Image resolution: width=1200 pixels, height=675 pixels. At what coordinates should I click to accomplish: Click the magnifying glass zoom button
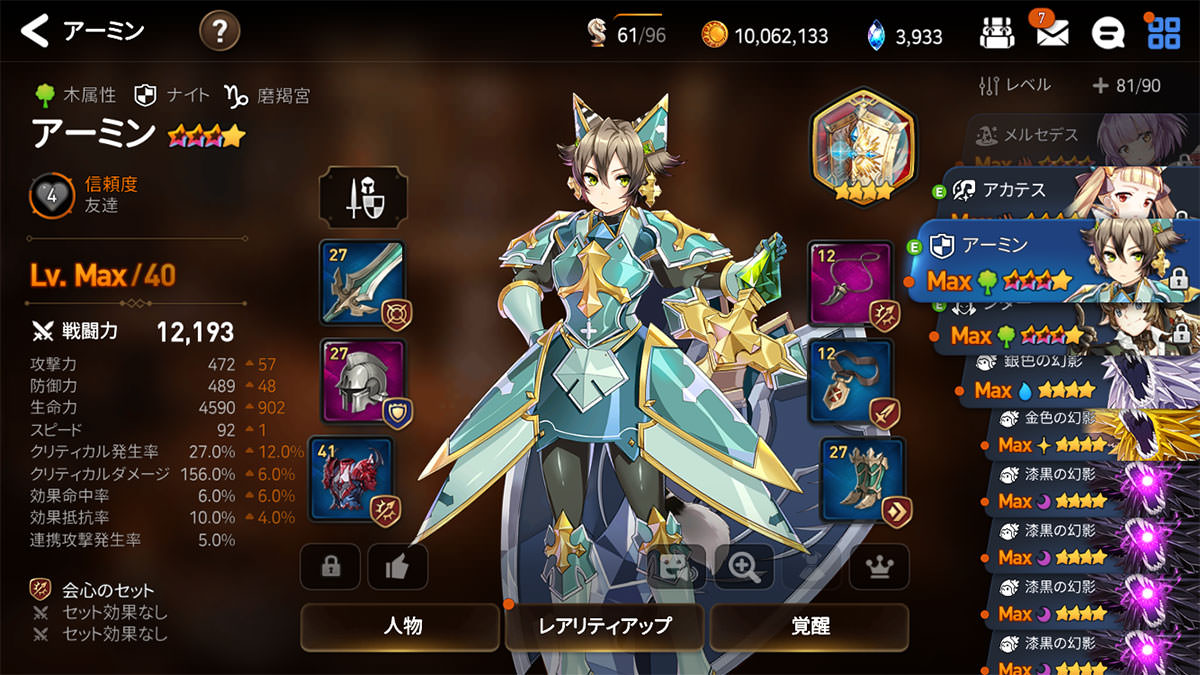point(743,567)
